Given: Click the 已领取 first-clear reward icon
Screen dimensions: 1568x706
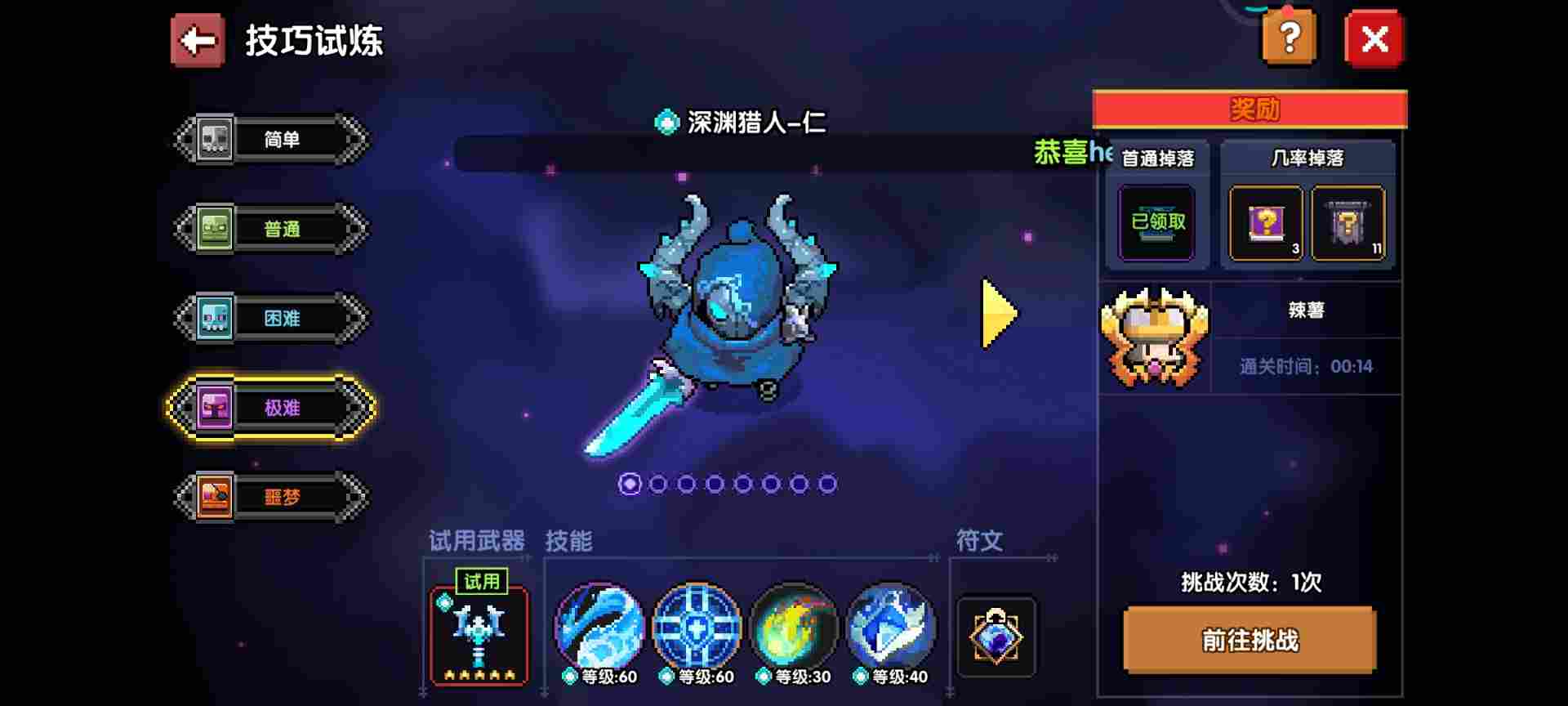Looking at the screenshot, I should pos(1156,222).
